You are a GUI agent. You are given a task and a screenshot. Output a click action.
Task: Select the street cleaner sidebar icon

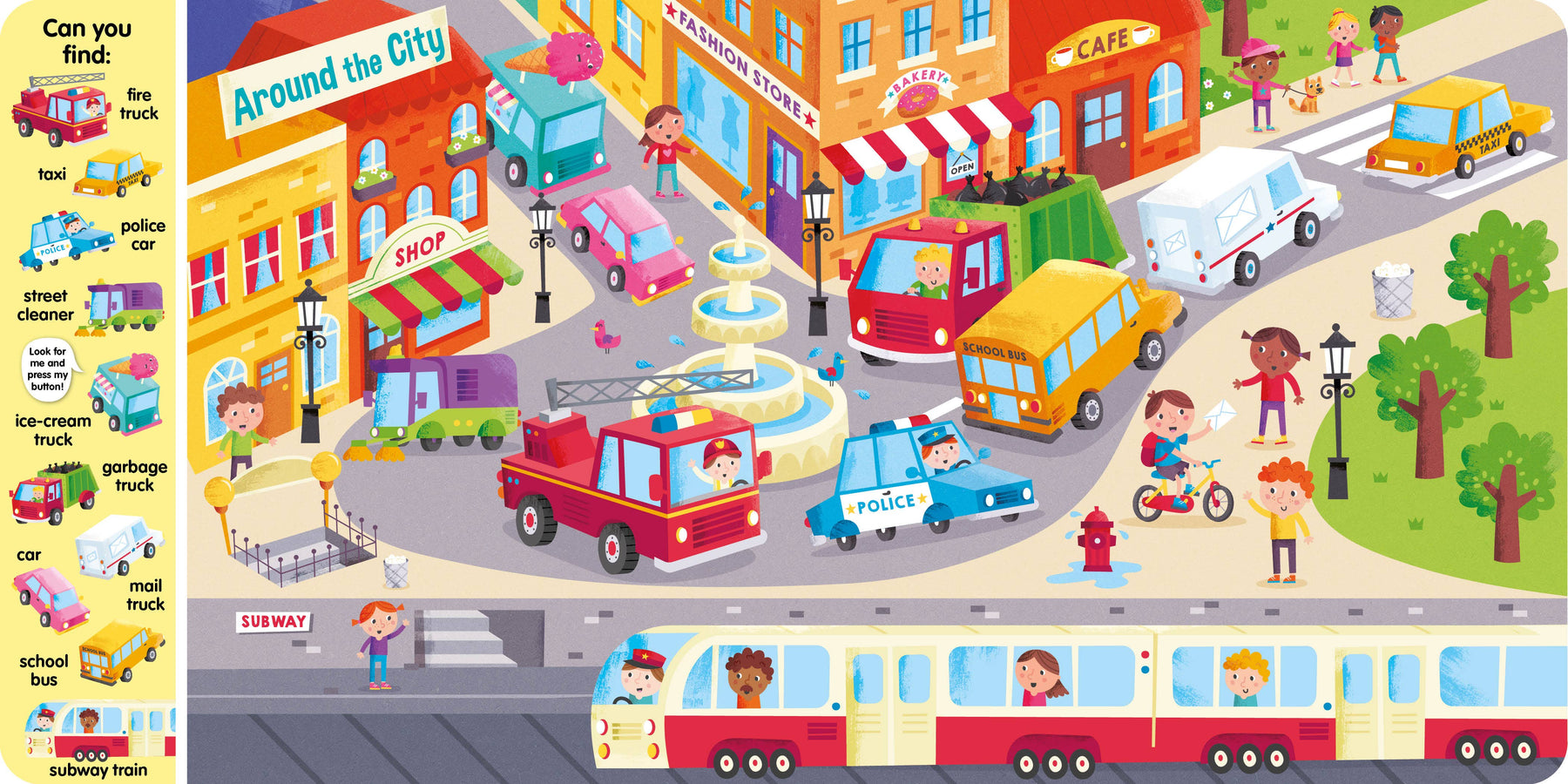(122, 308)
